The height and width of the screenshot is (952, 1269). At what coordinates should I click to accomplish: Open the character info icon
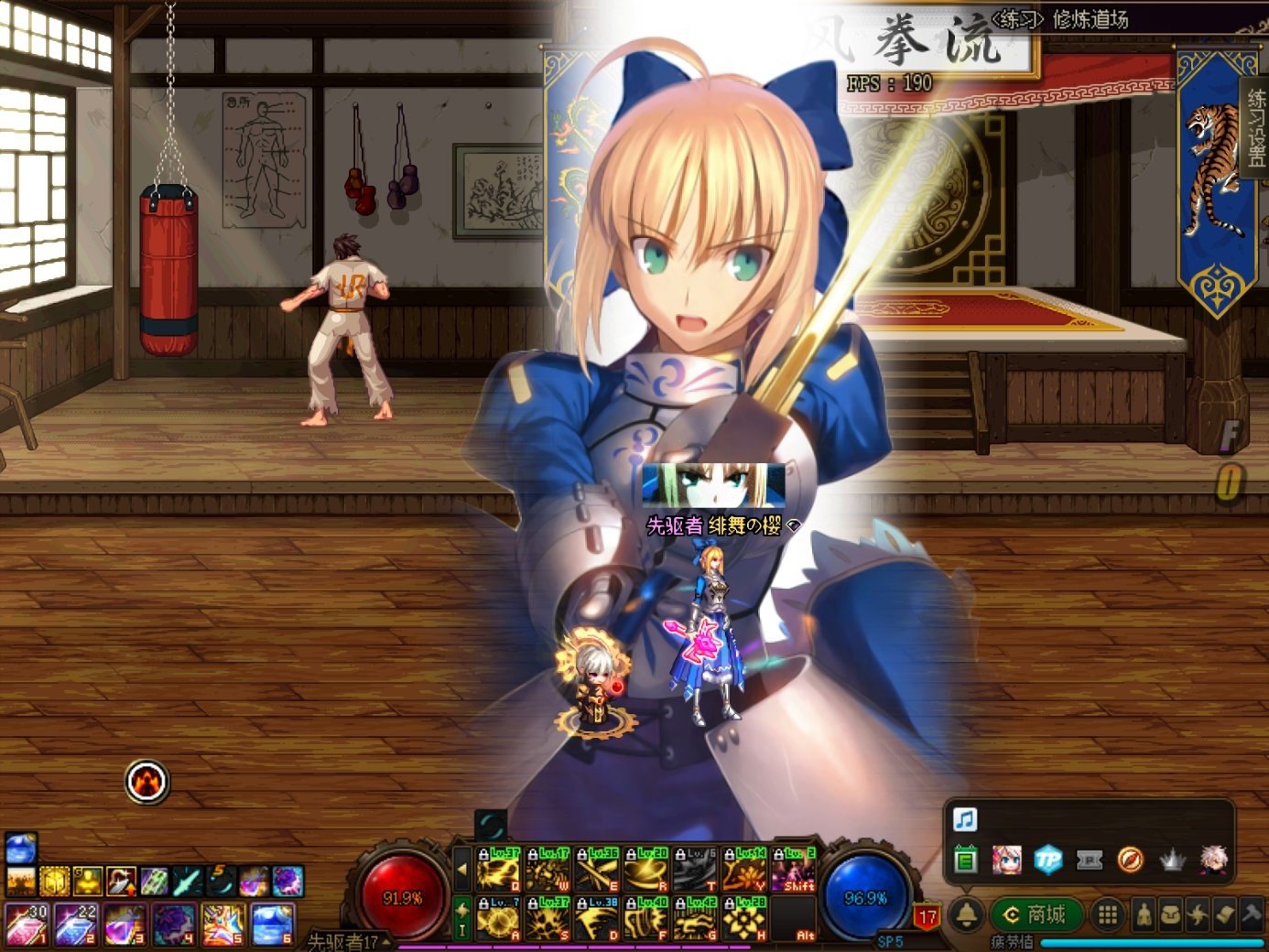click(x=1144, y=914)
